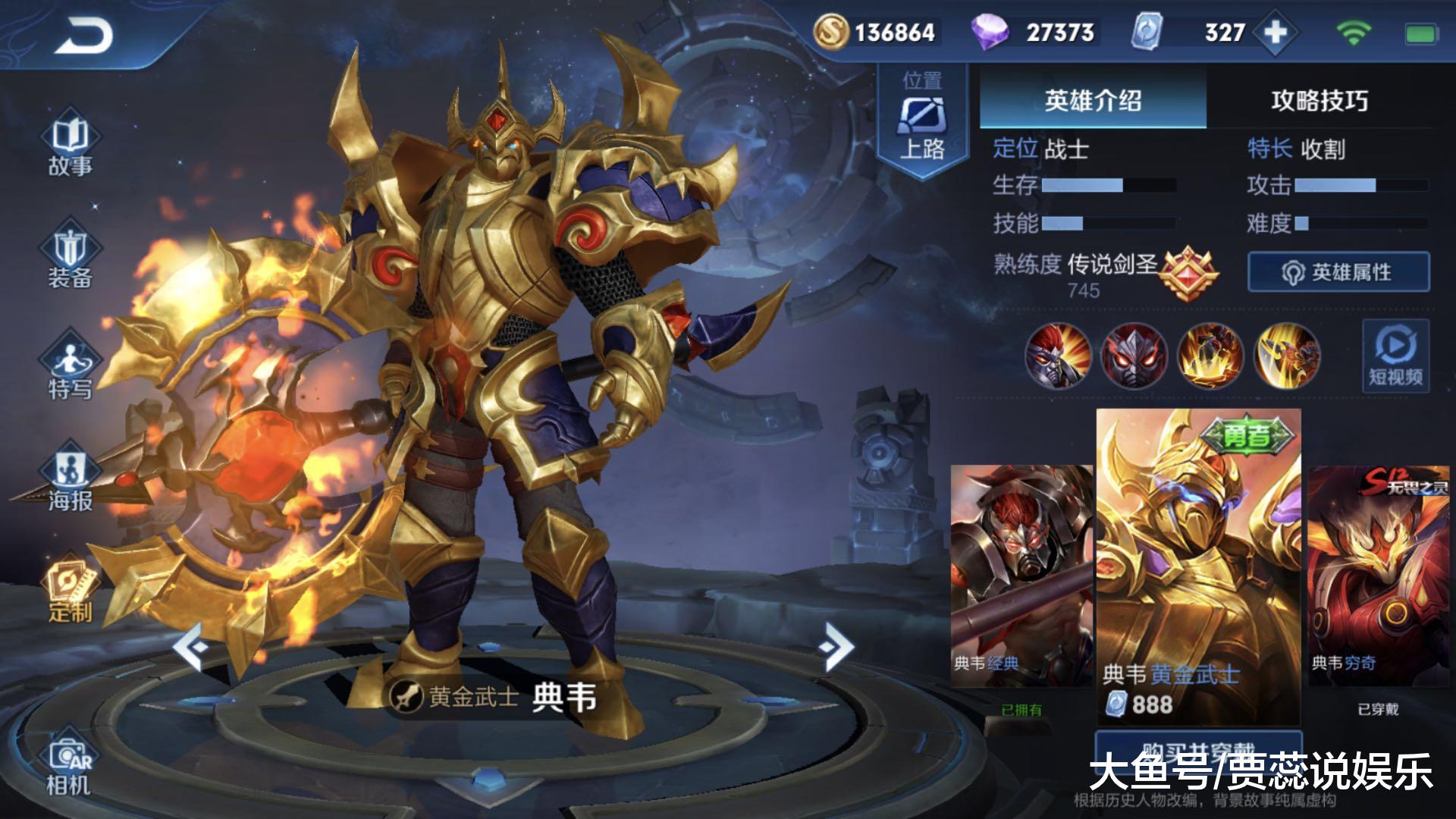
Task: Select the 典韦 穷奇 skin thumbnail
Action: click(1379, 576)
